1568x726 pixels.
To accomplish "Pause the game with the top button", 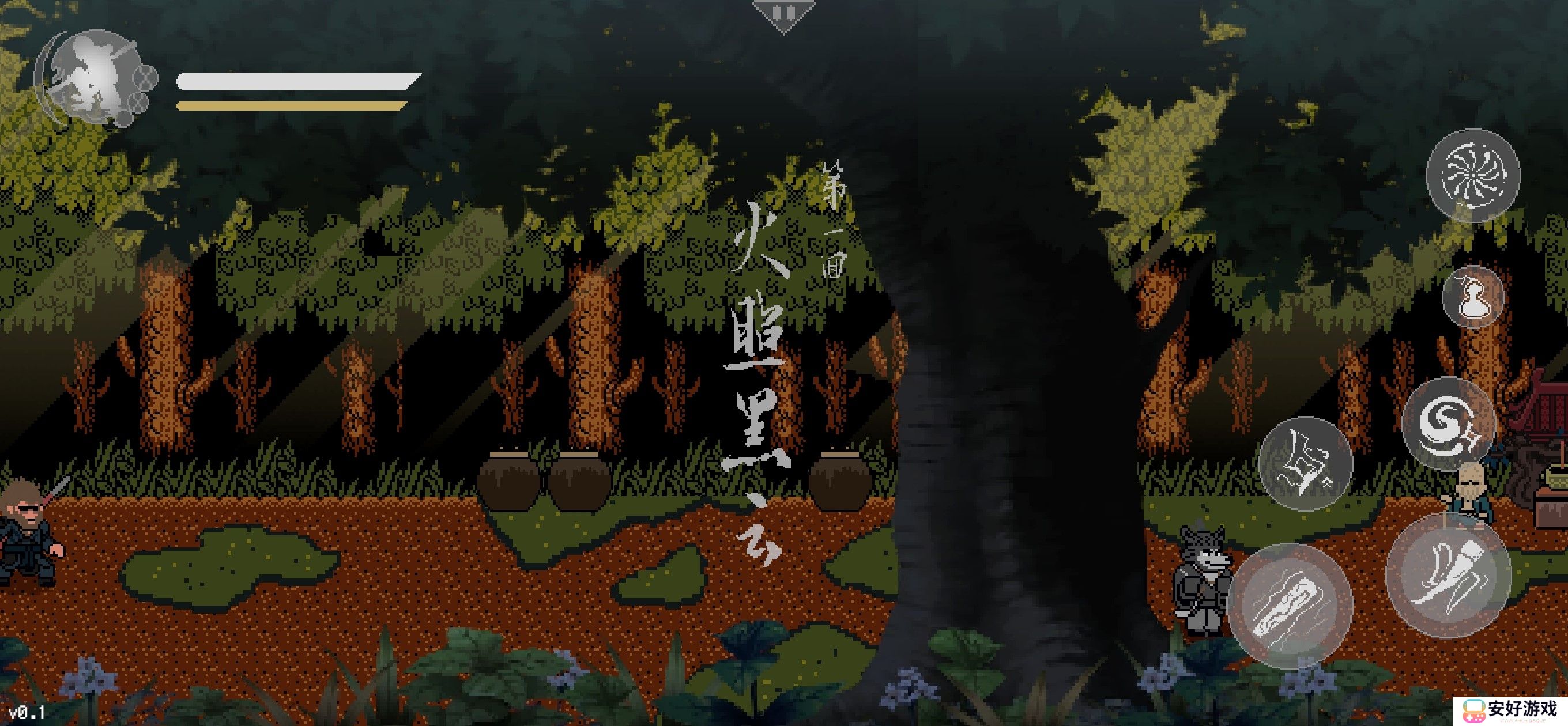I will click(783, 13).
